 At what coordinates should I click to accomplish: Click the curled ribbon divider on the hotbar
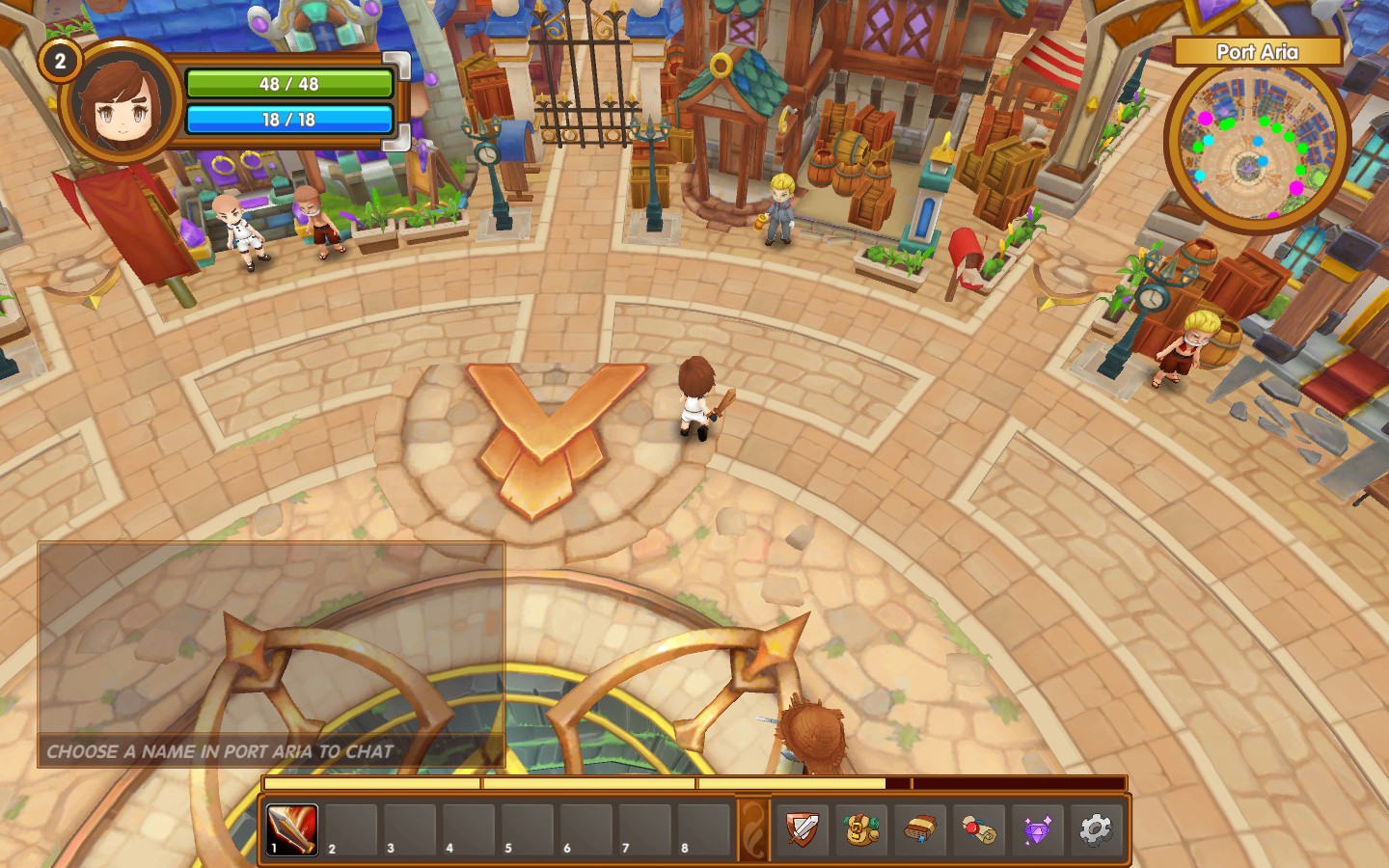(755, 827)
